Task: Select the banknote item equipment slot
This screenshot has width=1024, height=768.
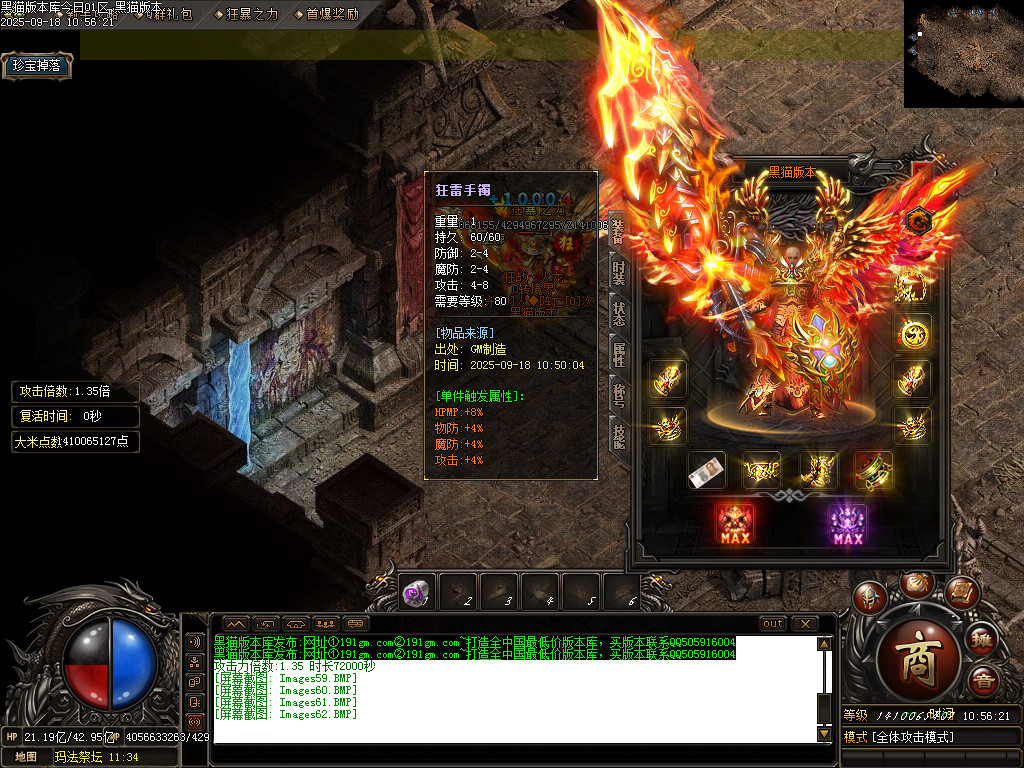Action: [707, 470]
